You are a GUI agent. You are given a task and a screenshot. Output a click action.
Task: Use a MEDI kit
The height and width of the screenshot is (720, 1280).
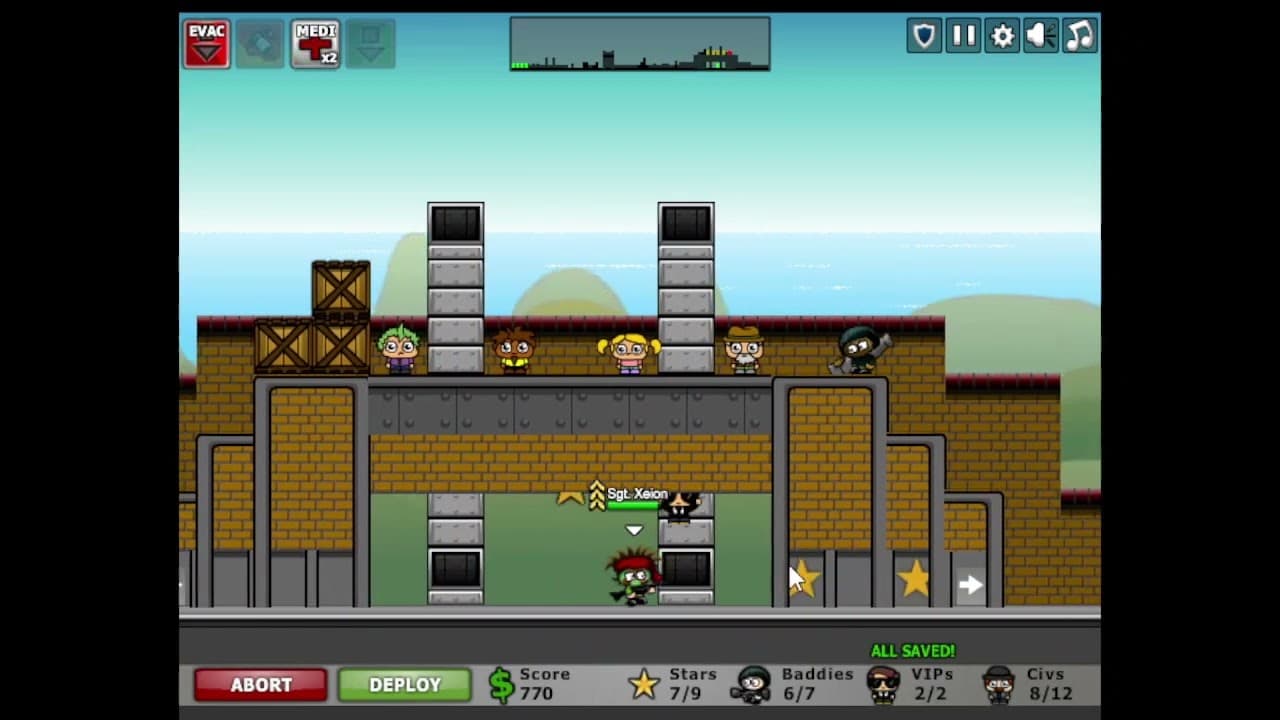click(315, 42)
